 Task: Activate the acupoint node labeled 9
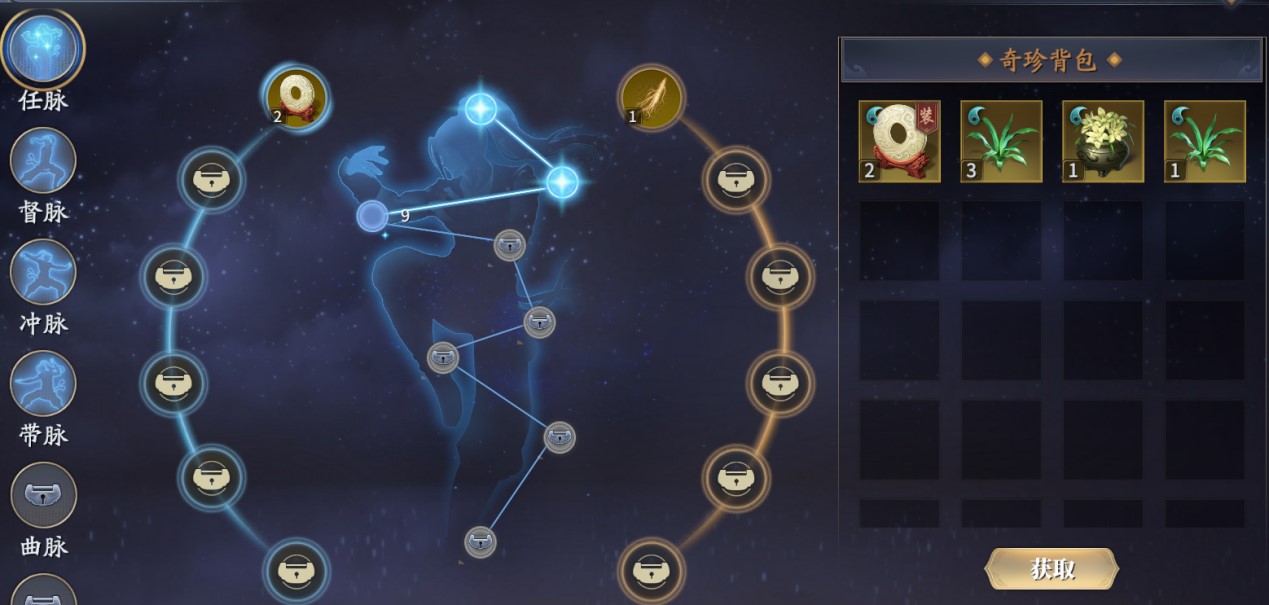(x=372, y=215)
